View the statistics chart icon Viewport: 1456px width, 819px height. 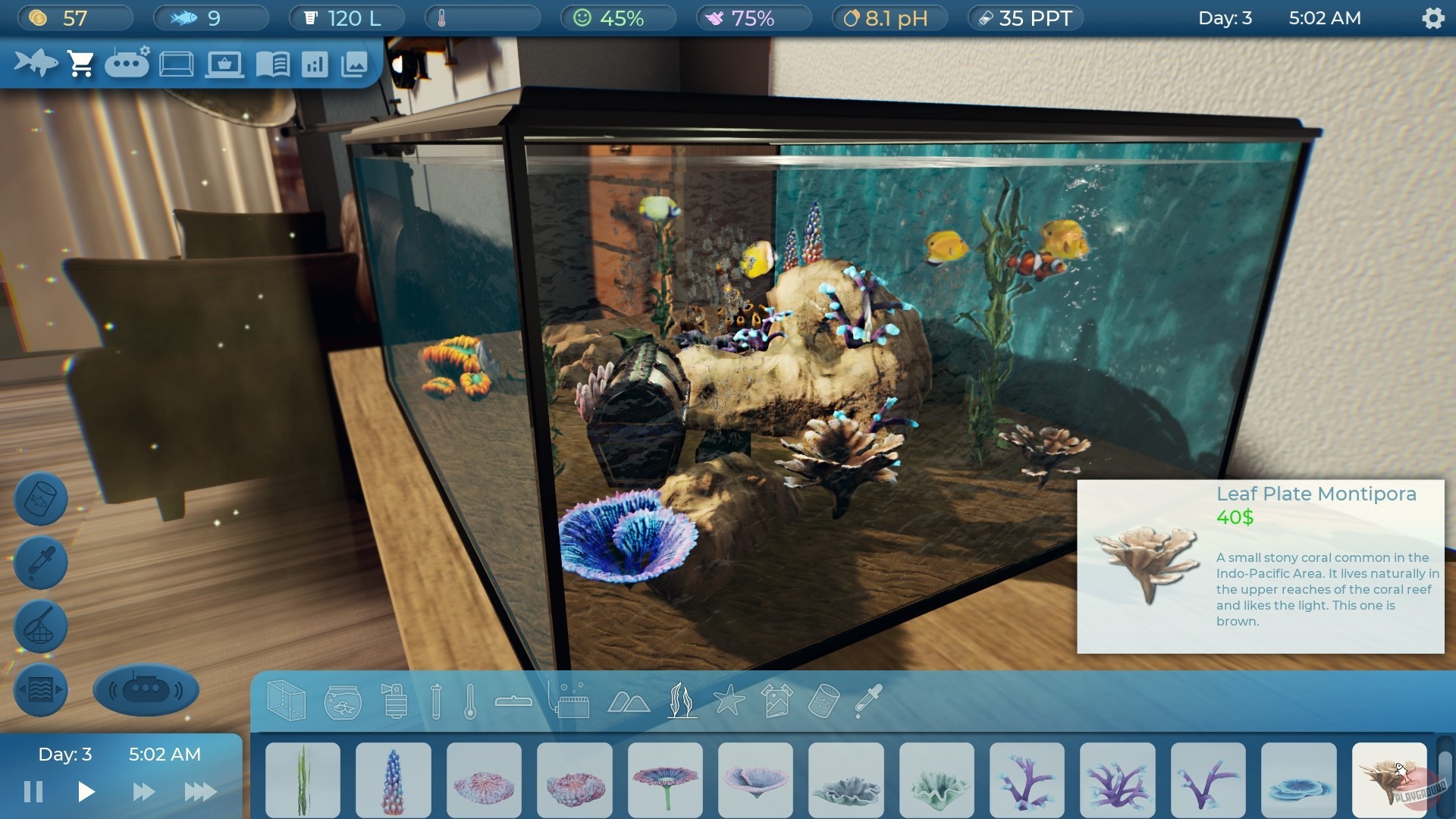pos(316,63)
